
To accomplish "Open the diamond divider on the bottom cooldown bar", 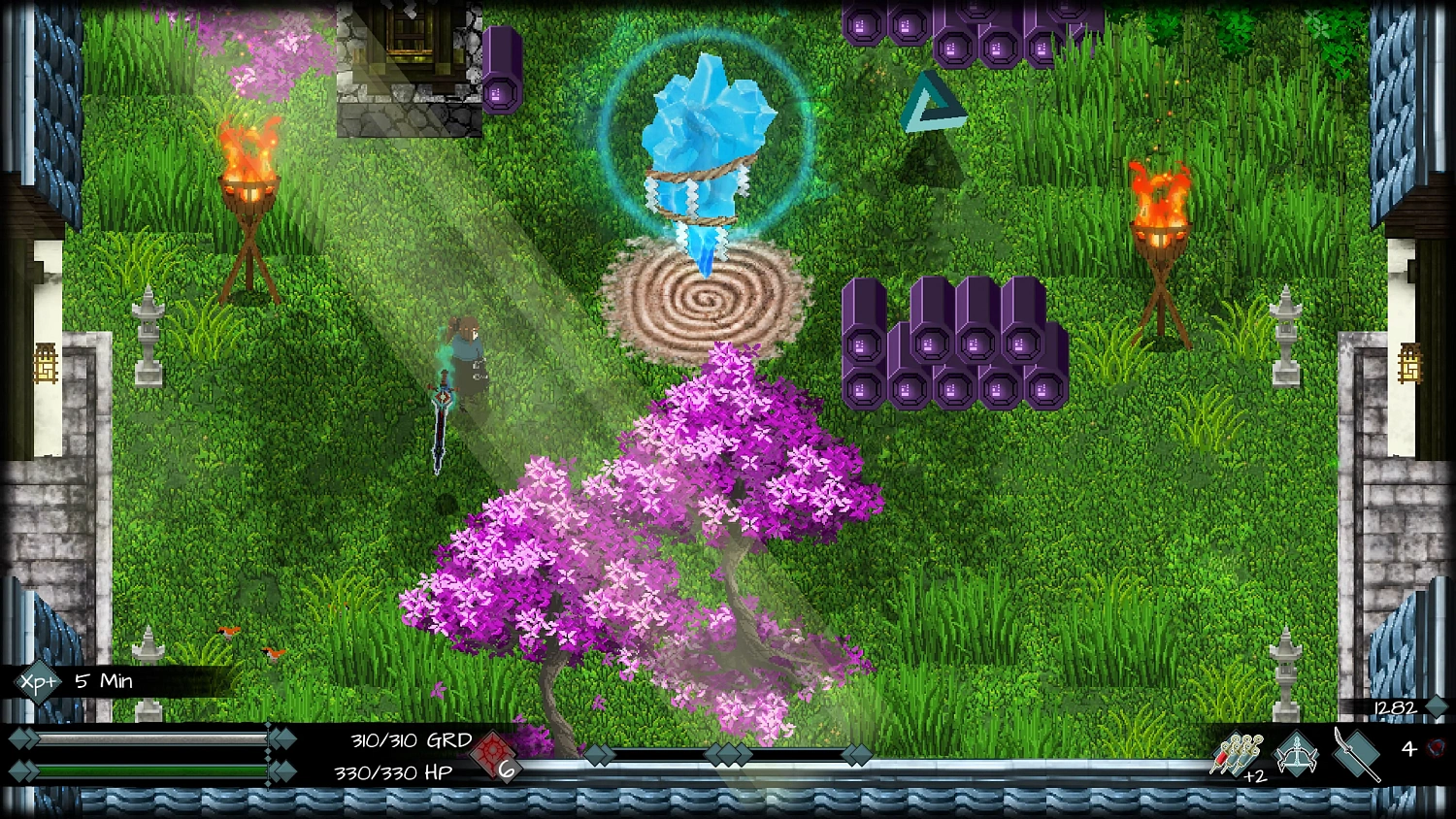I will [730, 754].
